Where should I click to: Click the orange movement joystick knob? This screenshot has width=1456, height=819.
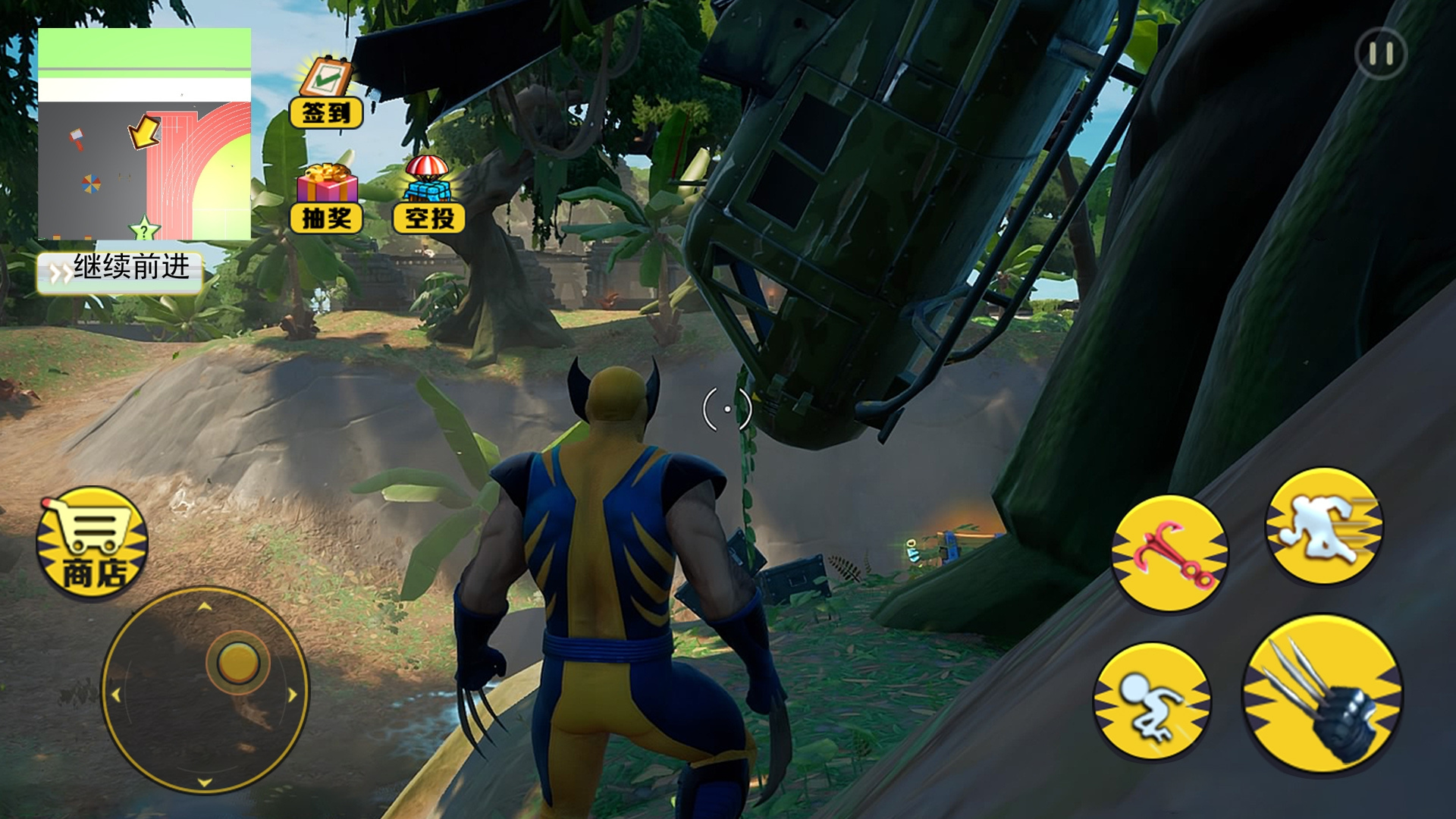point(238,662)
